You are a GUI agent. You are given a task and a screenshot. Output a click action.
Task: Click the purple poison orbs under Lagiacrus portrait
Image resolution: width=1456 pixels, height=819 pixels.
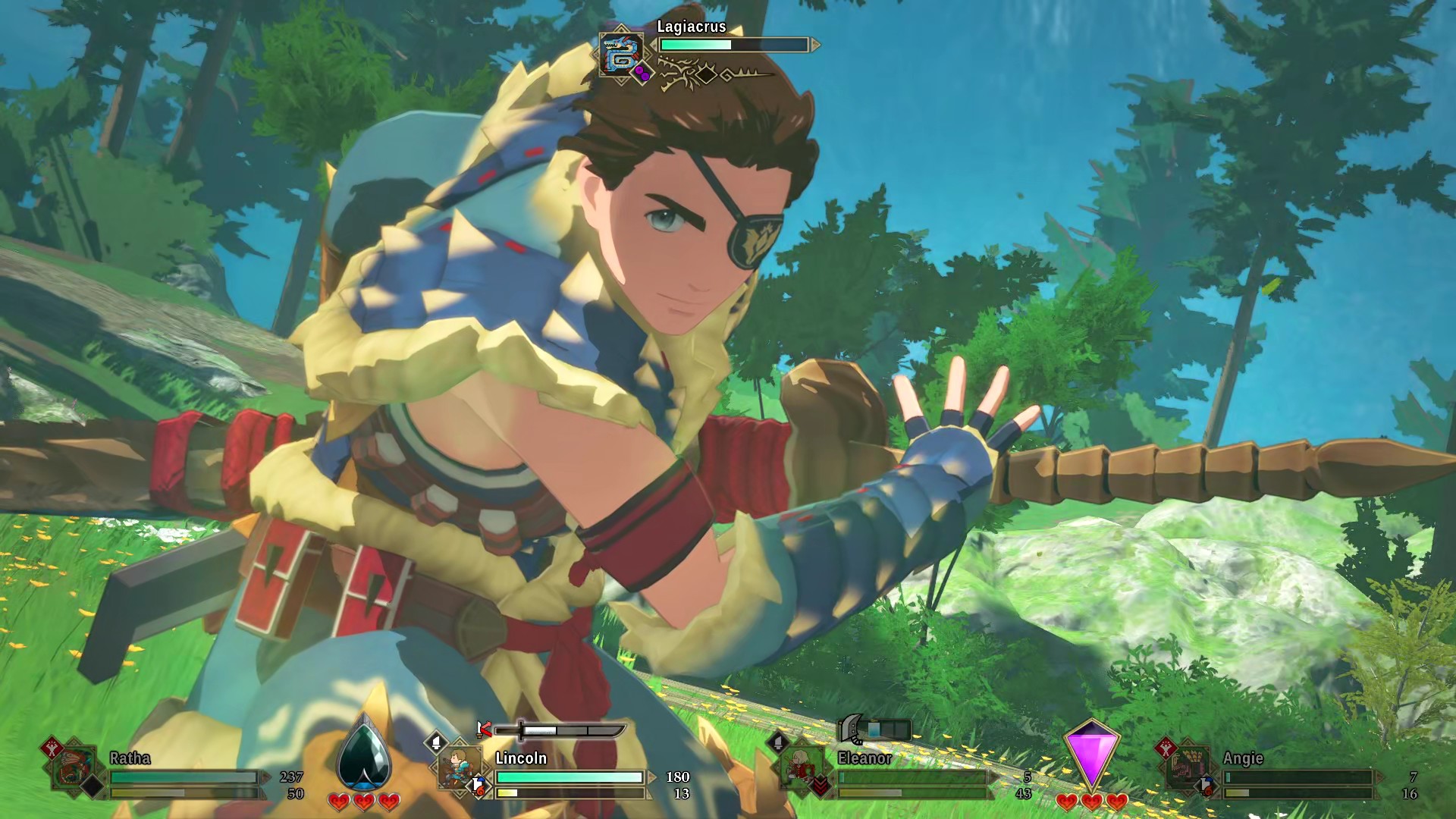[x=642, y=74]
